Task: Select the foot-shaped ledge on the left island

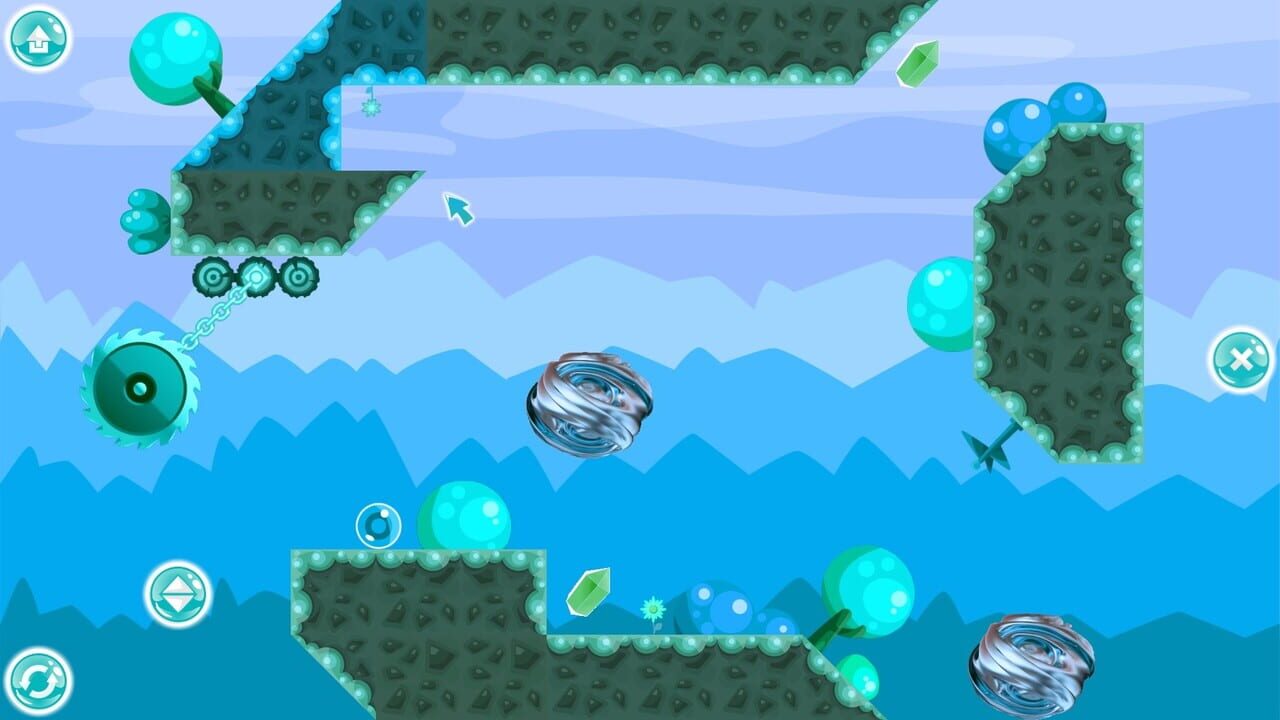Action: pos(147,218)
